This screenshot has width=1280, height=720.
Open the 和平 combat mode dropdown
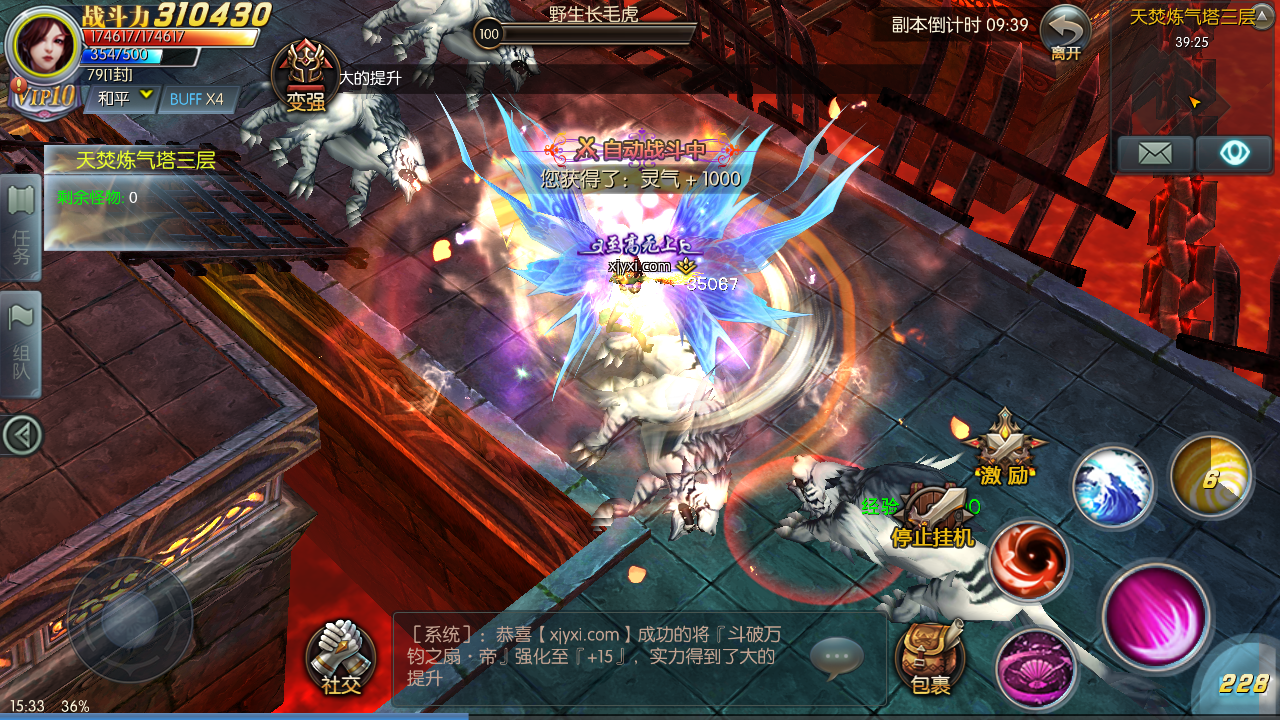click(x=126, y=98)
